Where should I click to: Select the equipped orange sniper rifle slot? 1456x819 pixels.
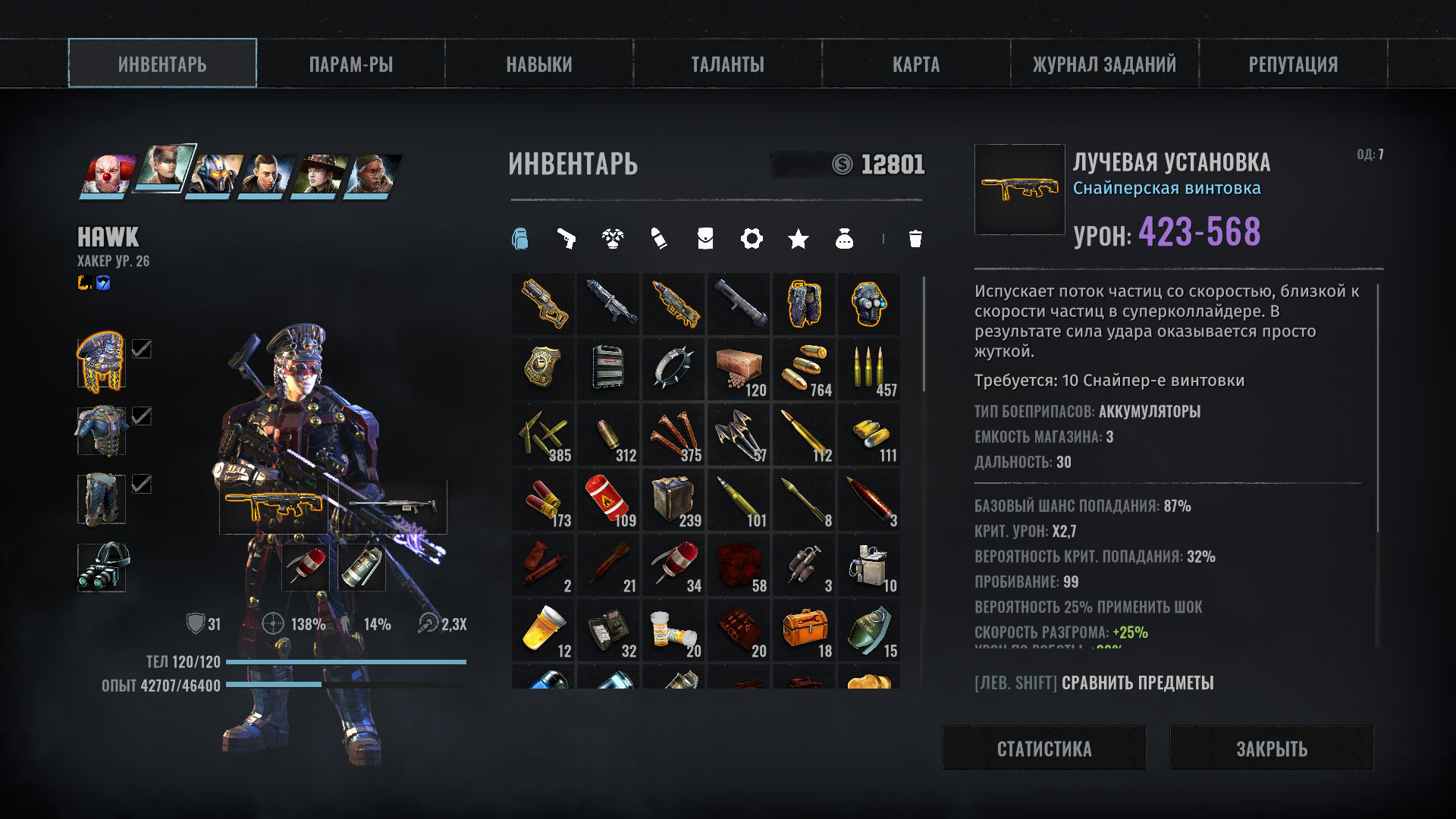point(274,507)
